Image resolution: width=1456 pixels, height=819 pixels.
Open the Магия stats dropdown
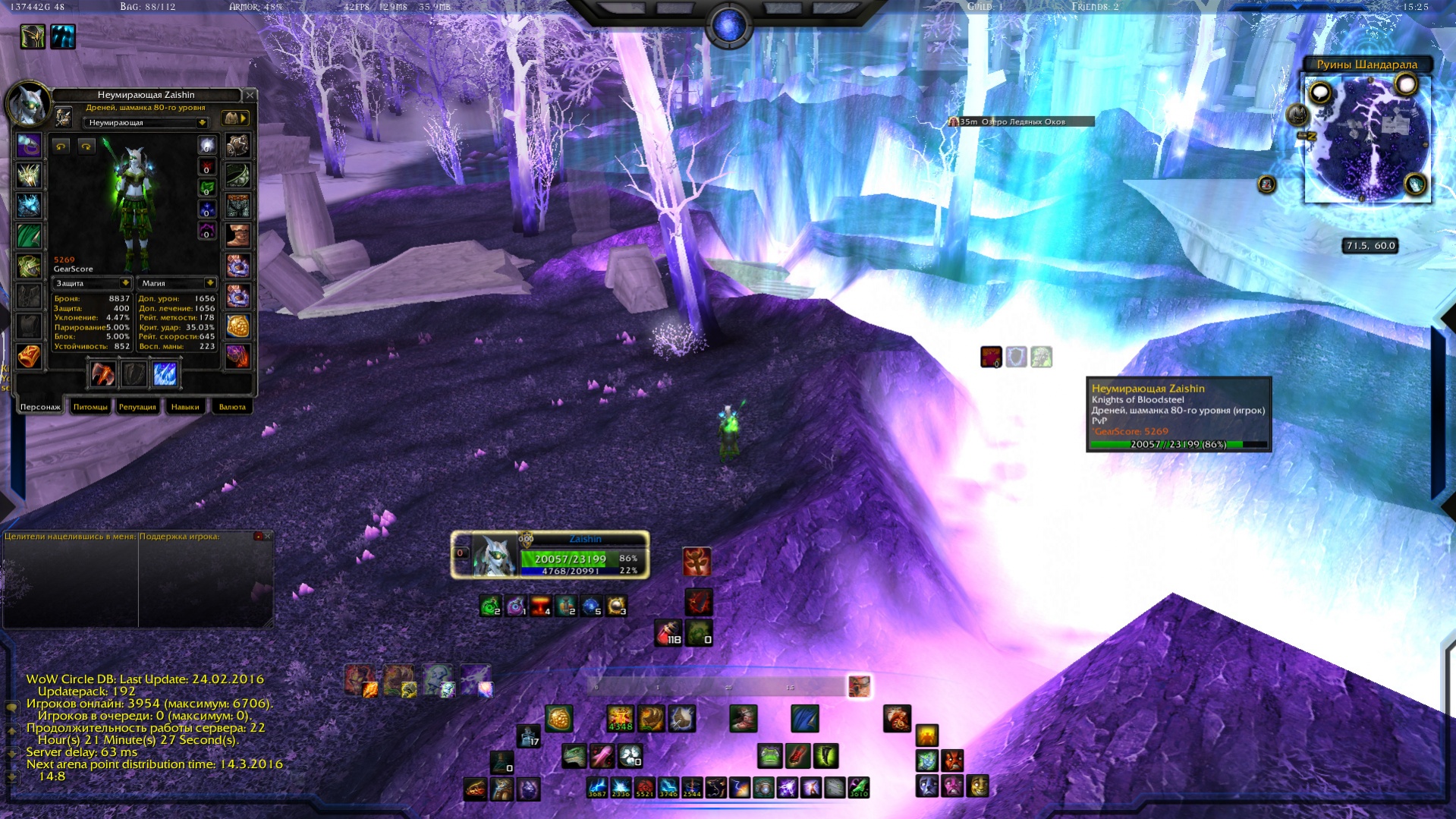209,283
